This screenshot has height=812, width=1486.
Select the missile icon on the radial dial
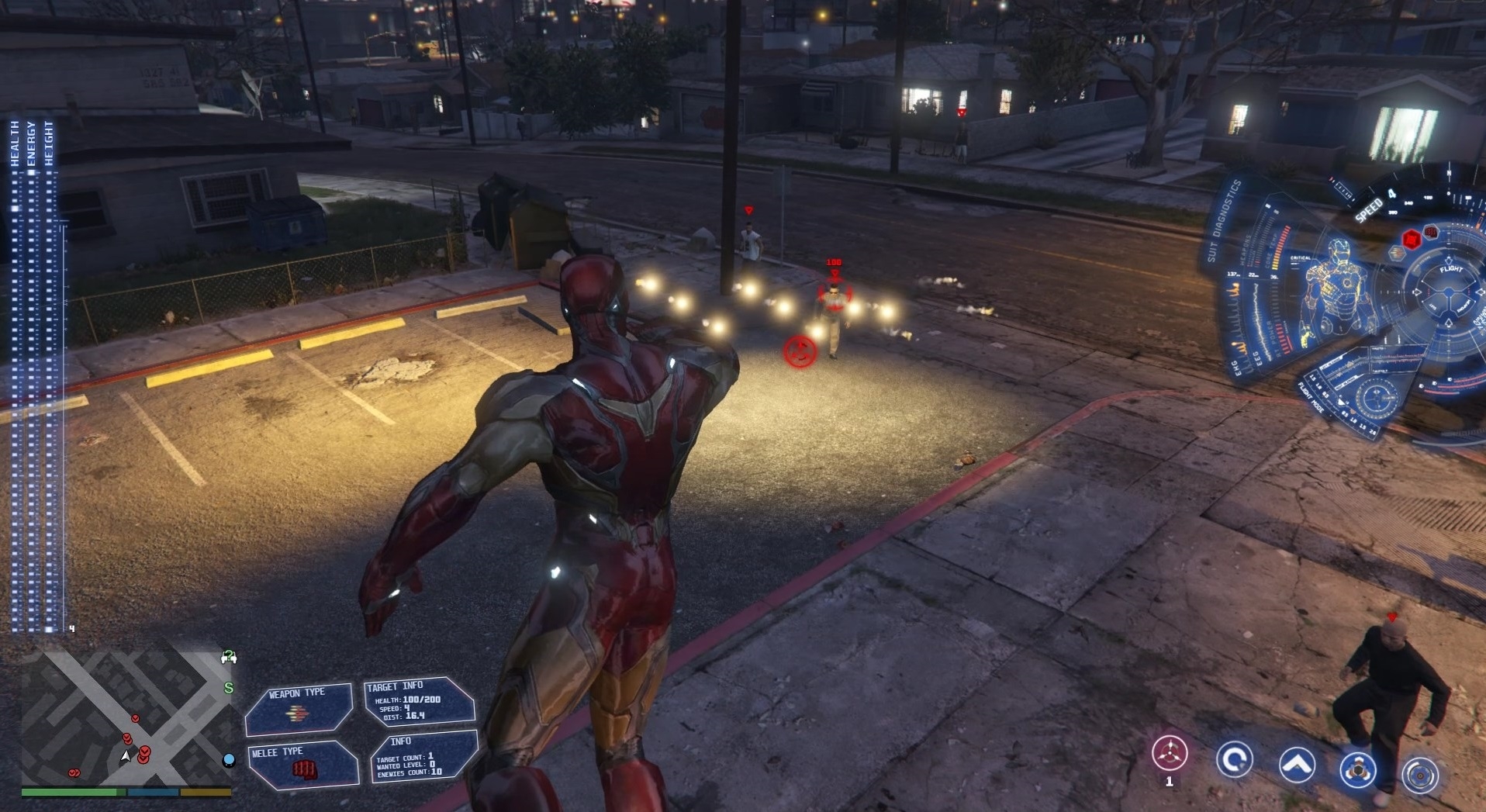tap(1397, 253)
